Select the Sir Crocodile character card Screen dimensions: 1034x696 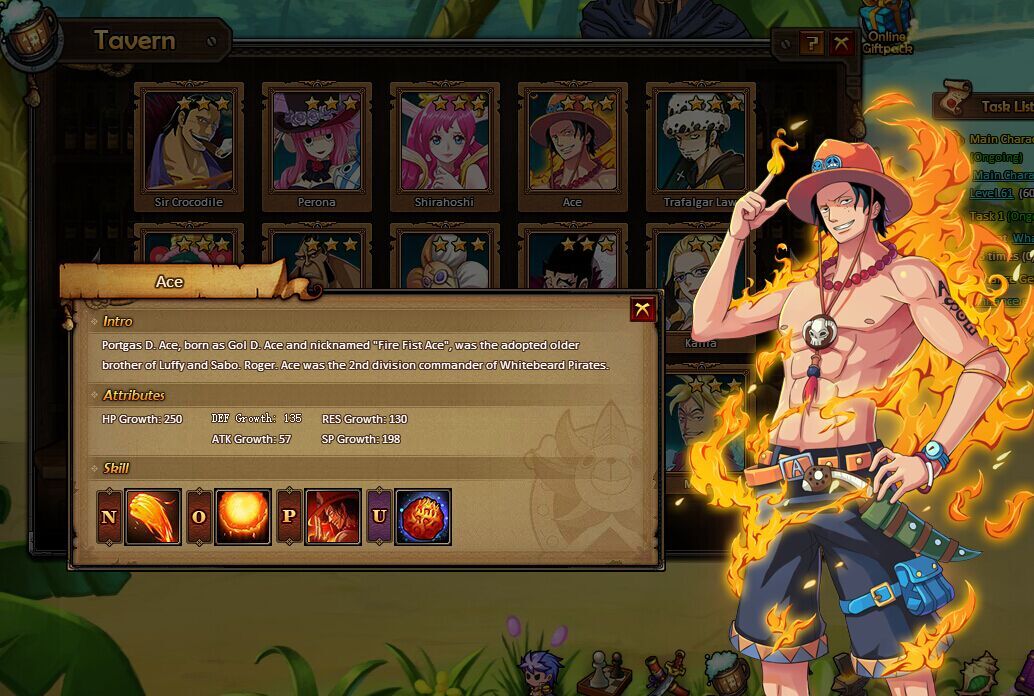point(189,146)
